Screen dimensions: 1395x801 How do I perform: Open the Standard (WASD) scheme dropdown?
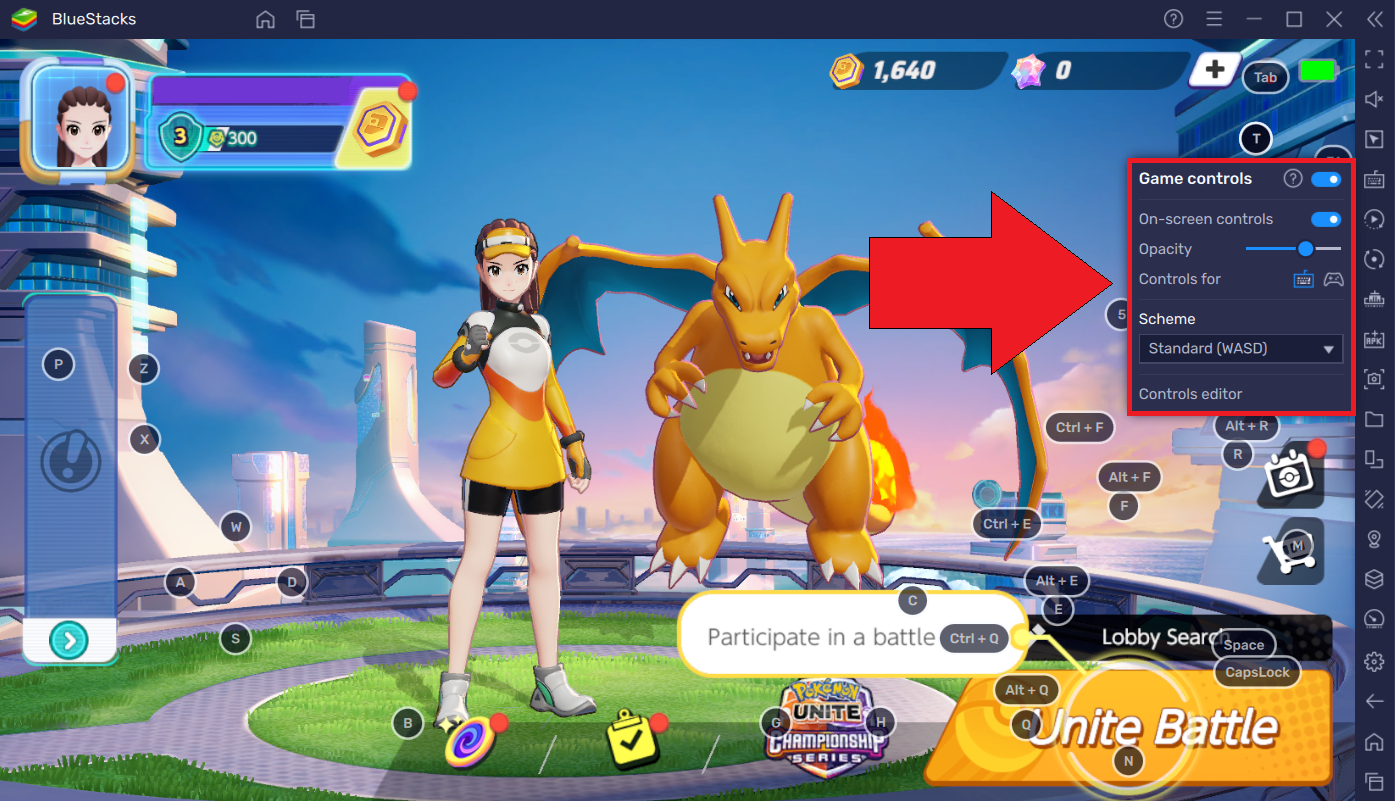tap(1240, 348)
